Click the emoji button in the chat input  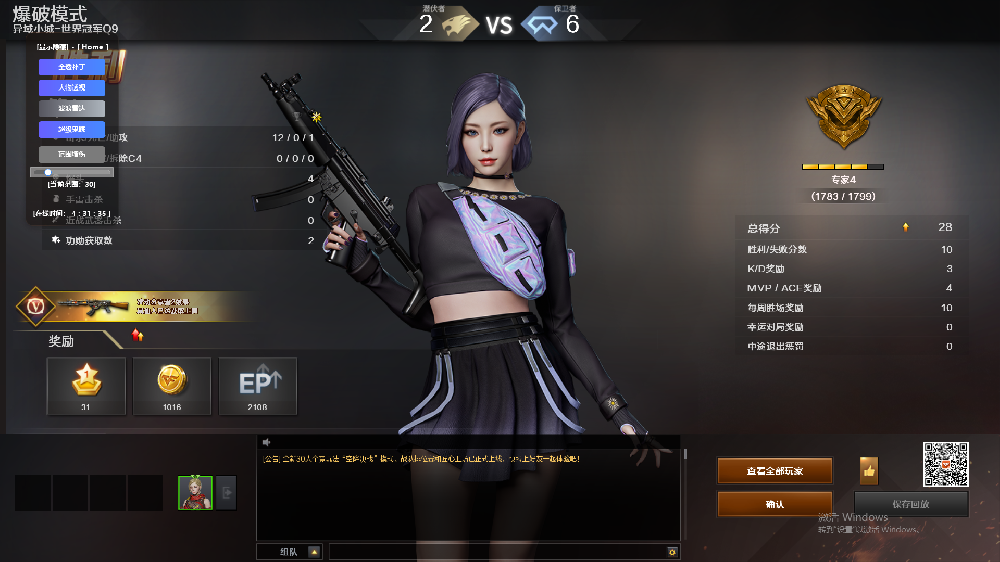[x=672, y=551]
